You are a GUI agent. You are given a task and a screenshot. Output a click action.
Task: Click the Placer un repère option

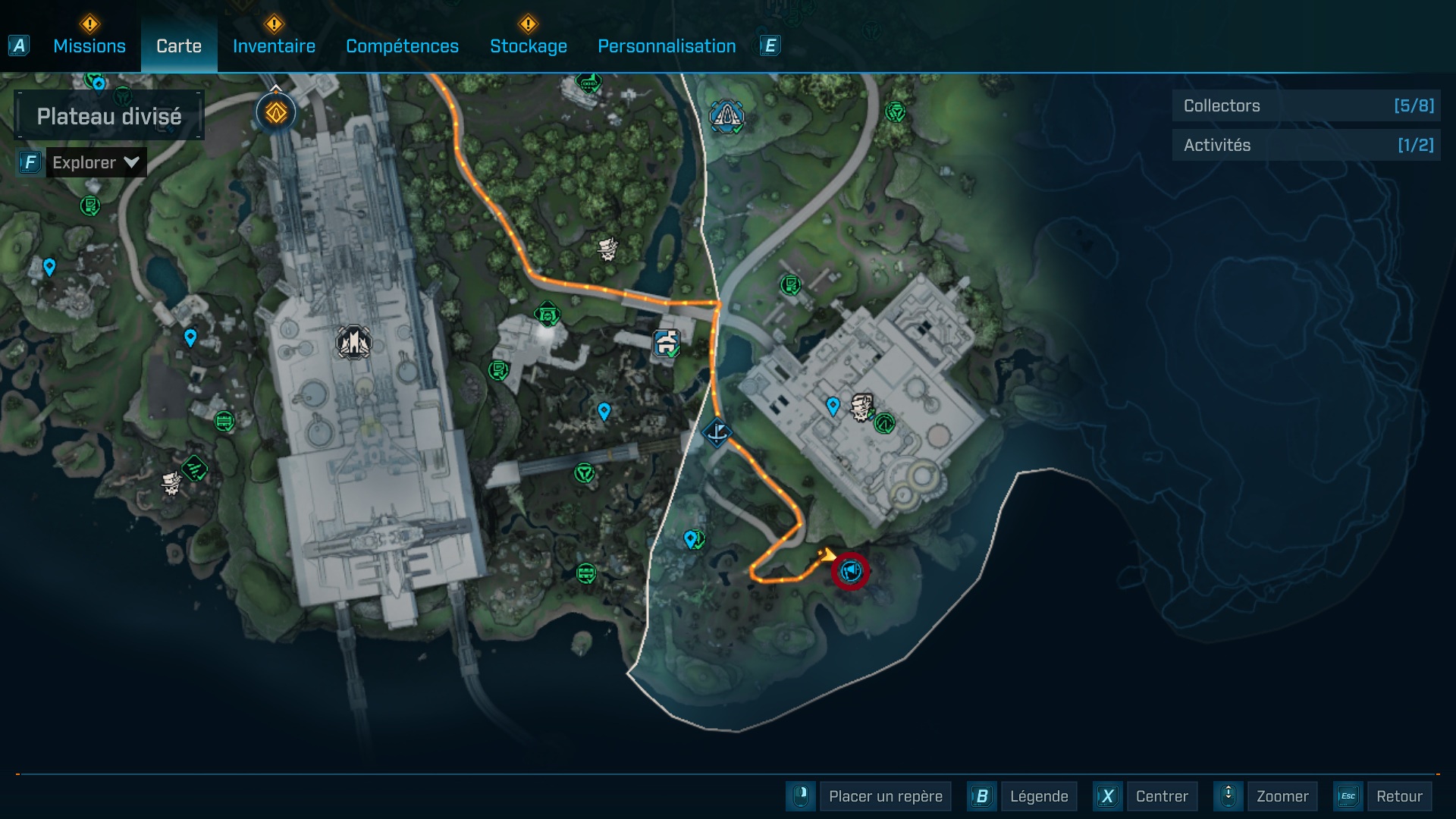click(x=885, y=796)
